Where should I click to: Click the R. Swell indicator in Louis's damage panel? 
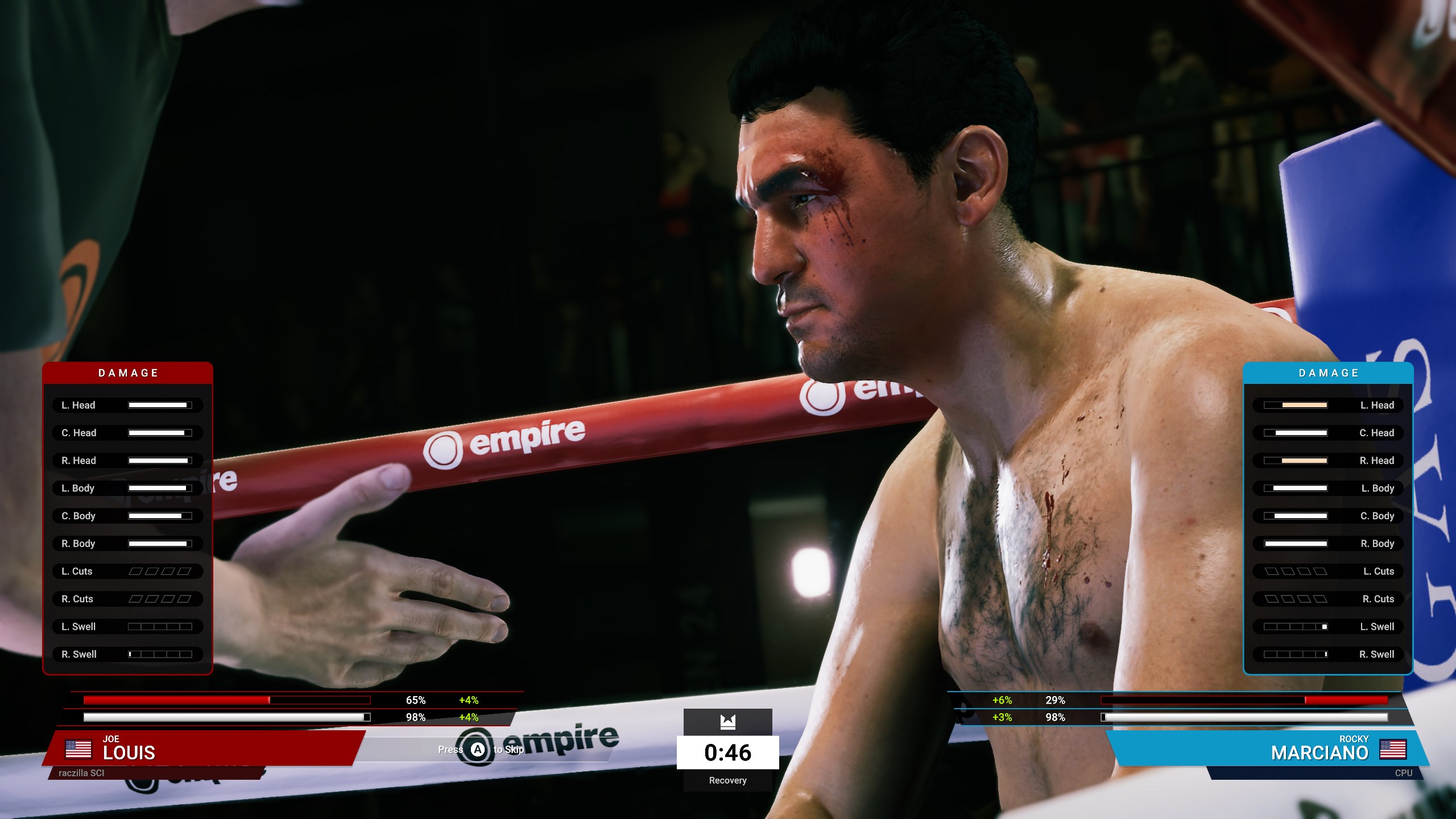162,654
